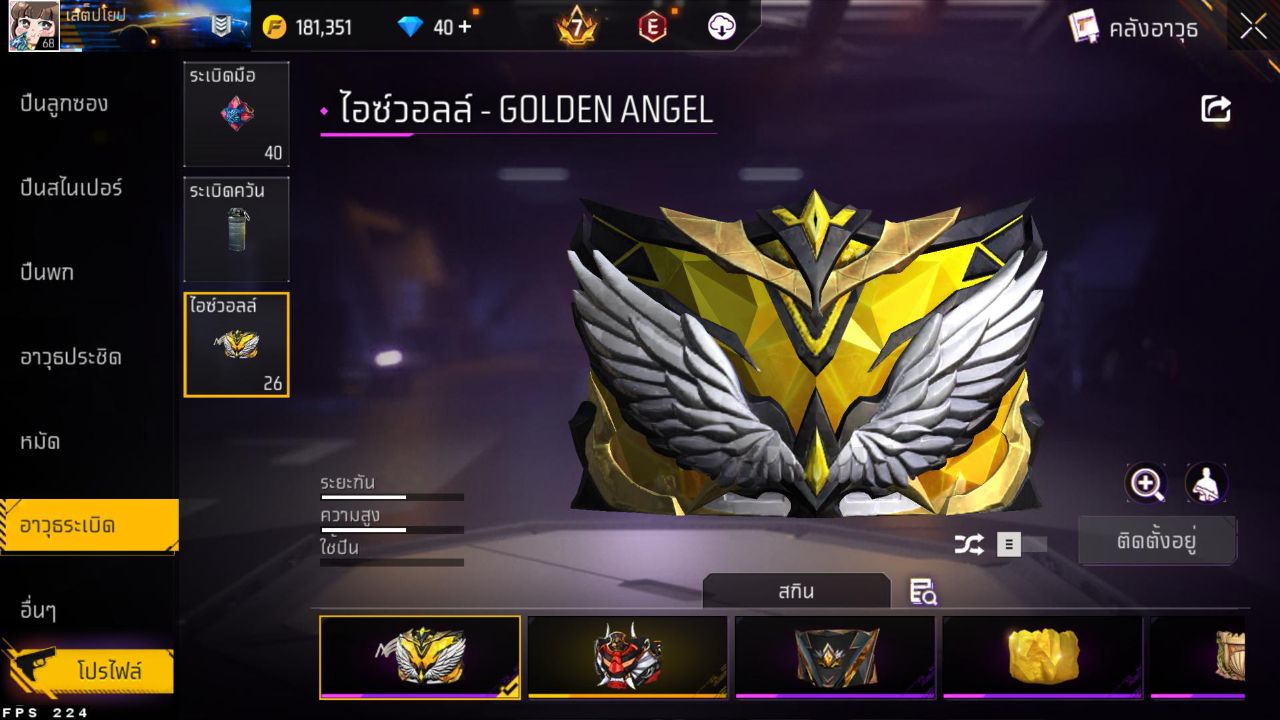Click the ติดตั้งอยู่ equipped button

click(x=1157, y=542)
